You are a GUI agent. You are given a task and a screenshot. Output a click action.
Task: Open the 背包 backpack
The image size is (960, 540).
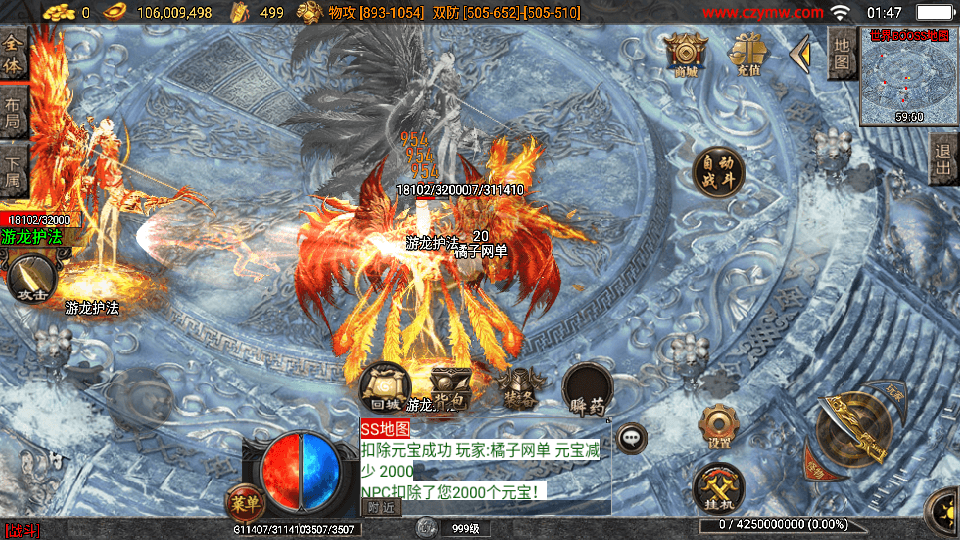(x=451, y=386)
